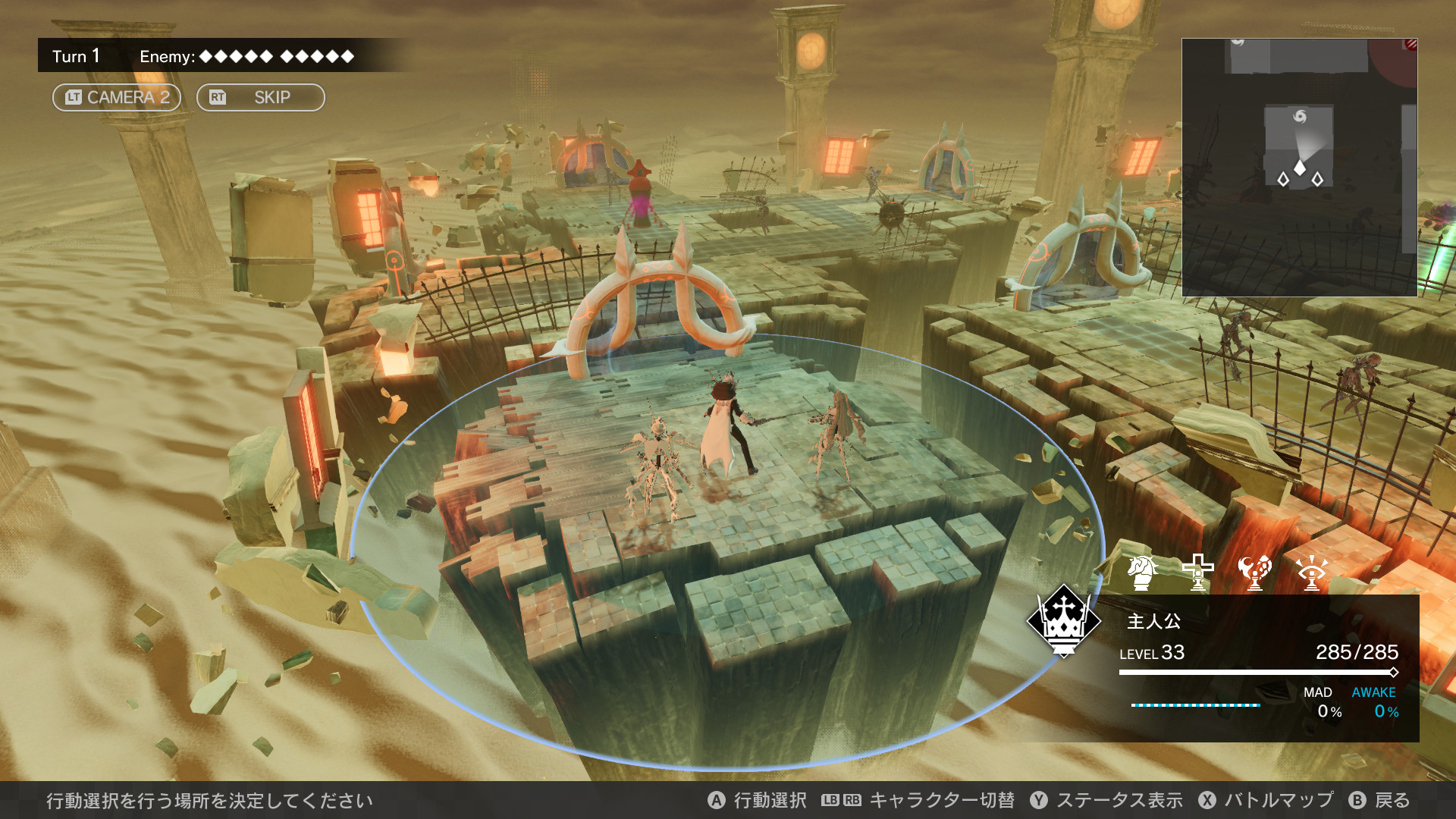Screen dimensions: 1456x819
Task: Select the knight chess piece icon
Action: point(1142,572)
